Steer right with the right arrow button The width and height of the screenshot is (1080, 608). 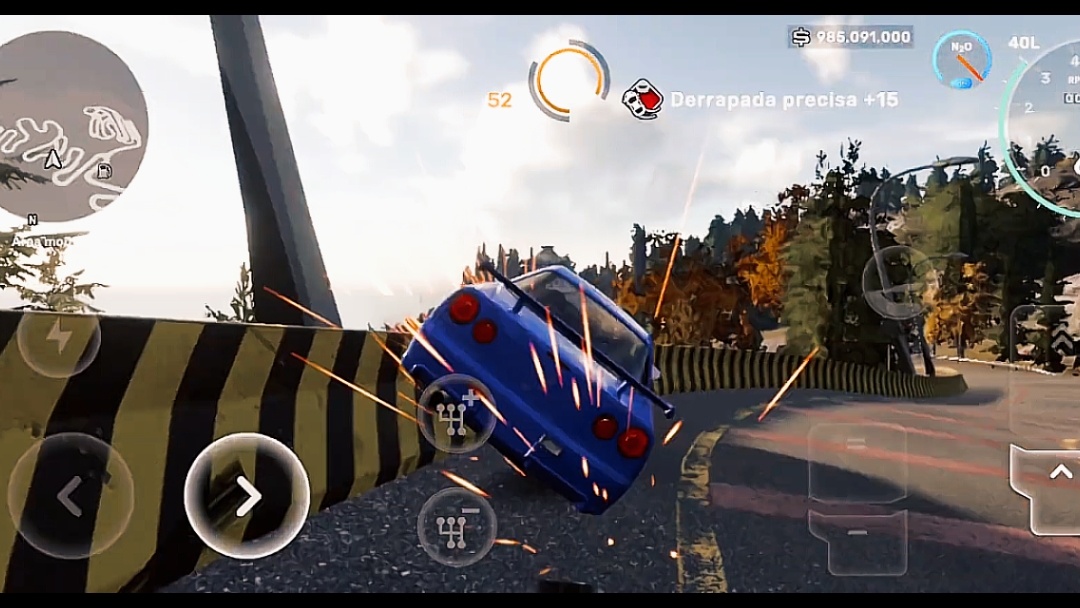pos(247,495)
